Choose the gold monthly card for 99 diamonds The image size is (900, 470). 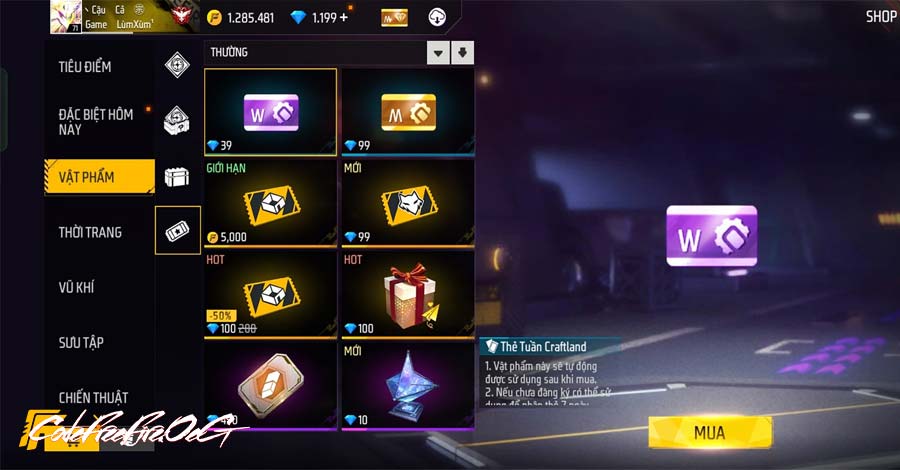tap(408, 112)
